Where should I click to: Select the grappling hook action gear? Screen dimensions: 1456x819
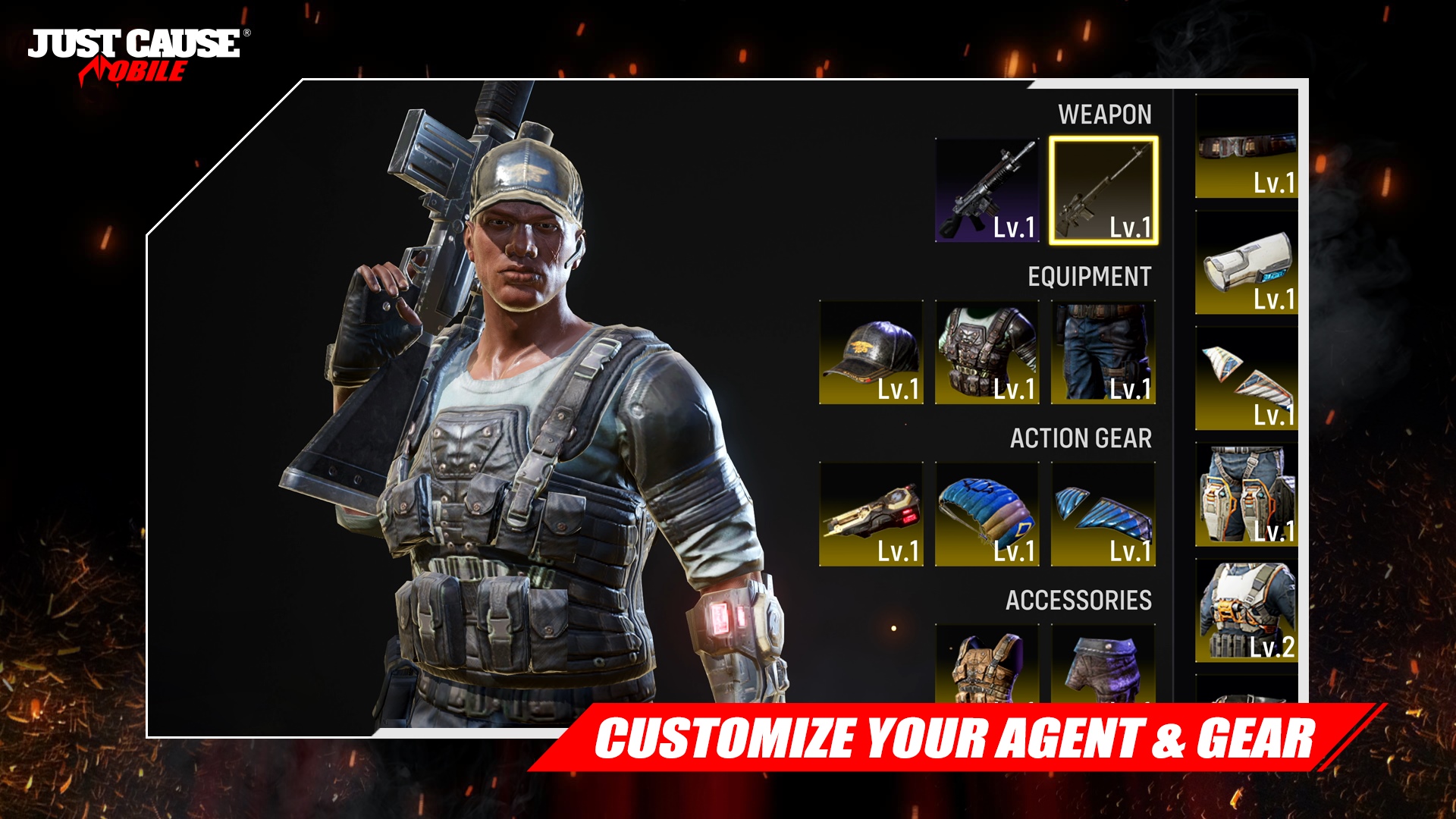click(x=871, y=514)
